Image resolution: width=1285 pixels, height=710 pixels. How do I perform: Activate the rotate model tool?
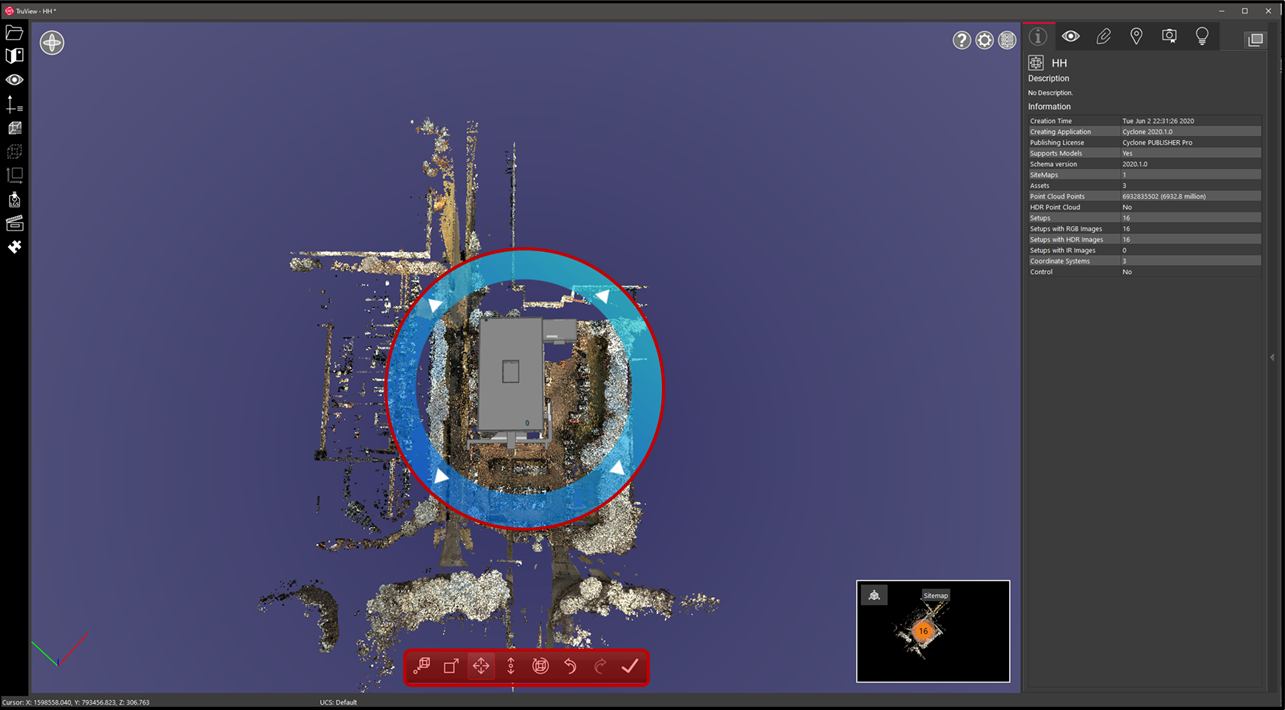[x=541, y=666]
